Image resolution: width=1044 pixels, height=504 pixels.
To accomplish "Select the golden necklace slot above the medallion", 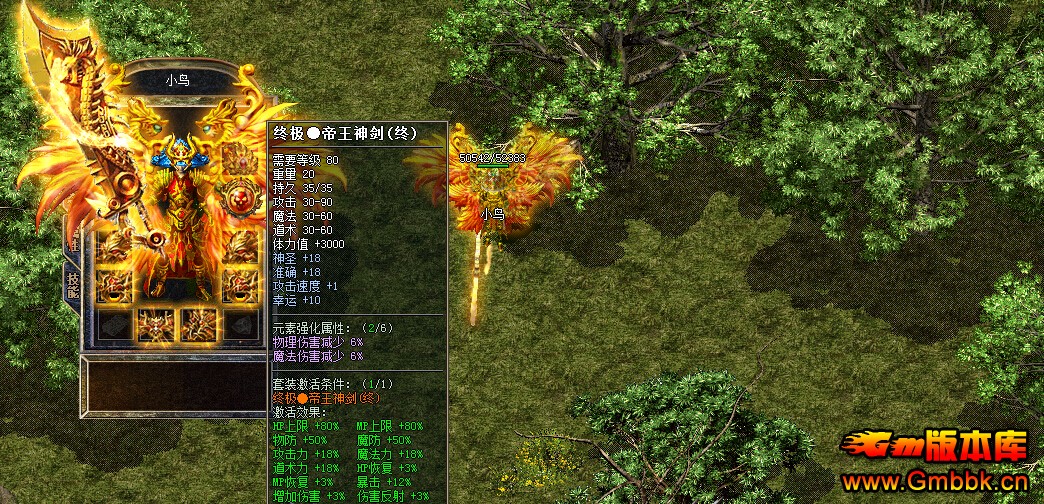I will coord(239,160).
